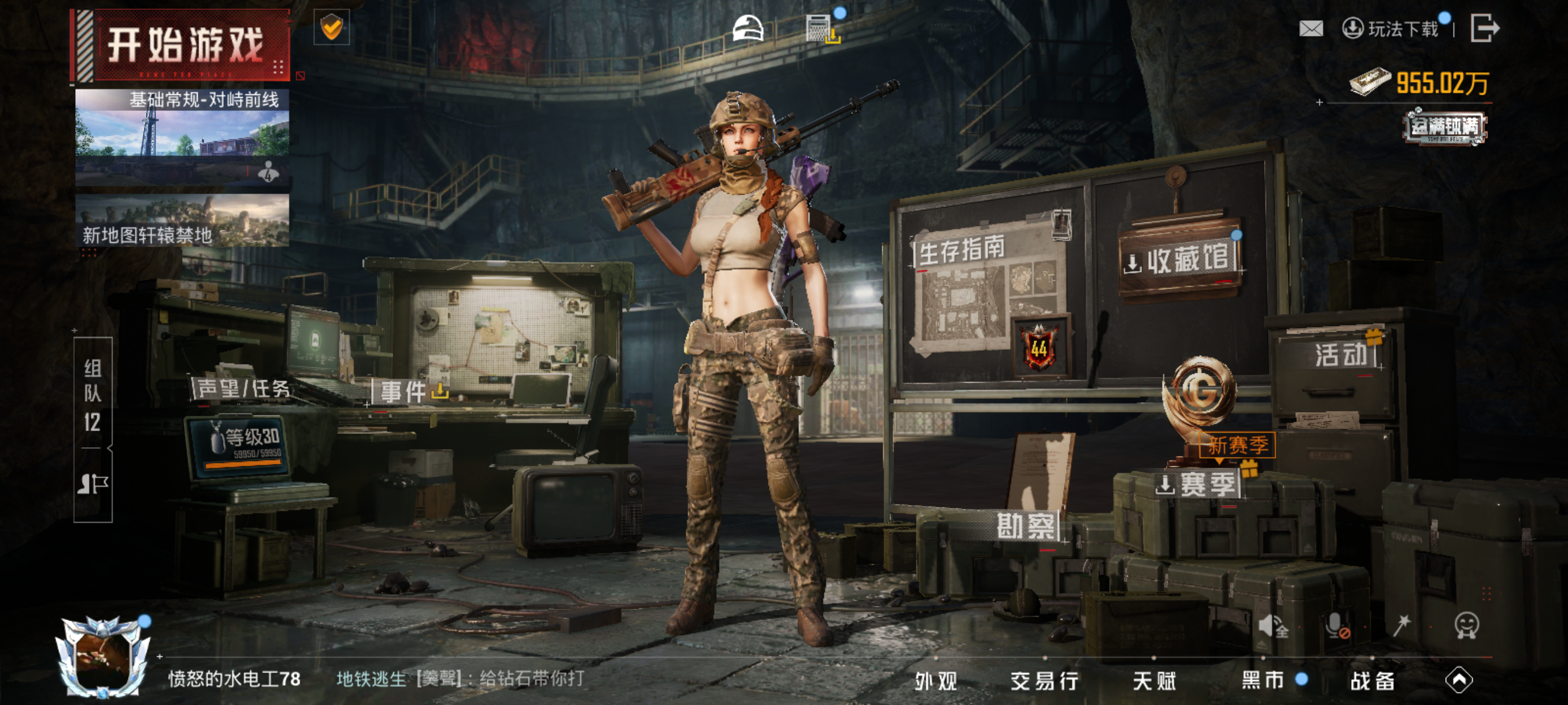Open the 事件 events panel
The height and width of the screenshot is (705, 1568).
click(411, 391)
